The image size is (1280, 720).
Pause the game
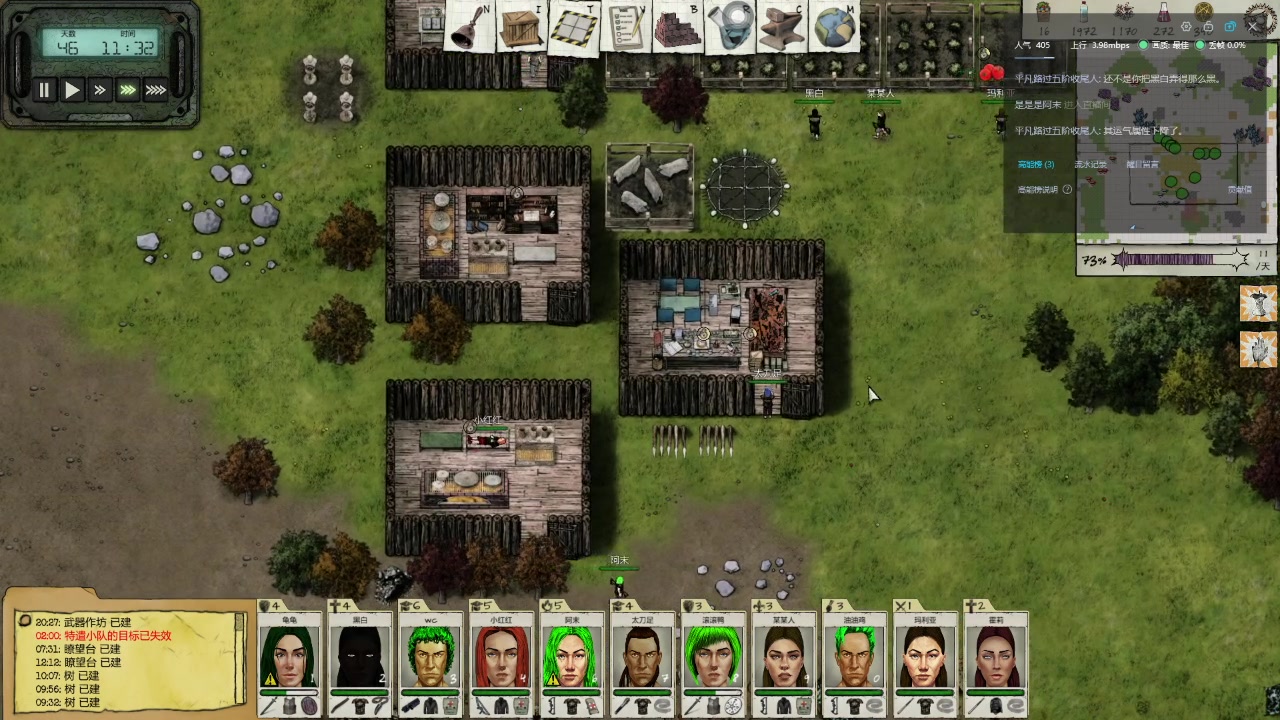click(x=44, y=90)
